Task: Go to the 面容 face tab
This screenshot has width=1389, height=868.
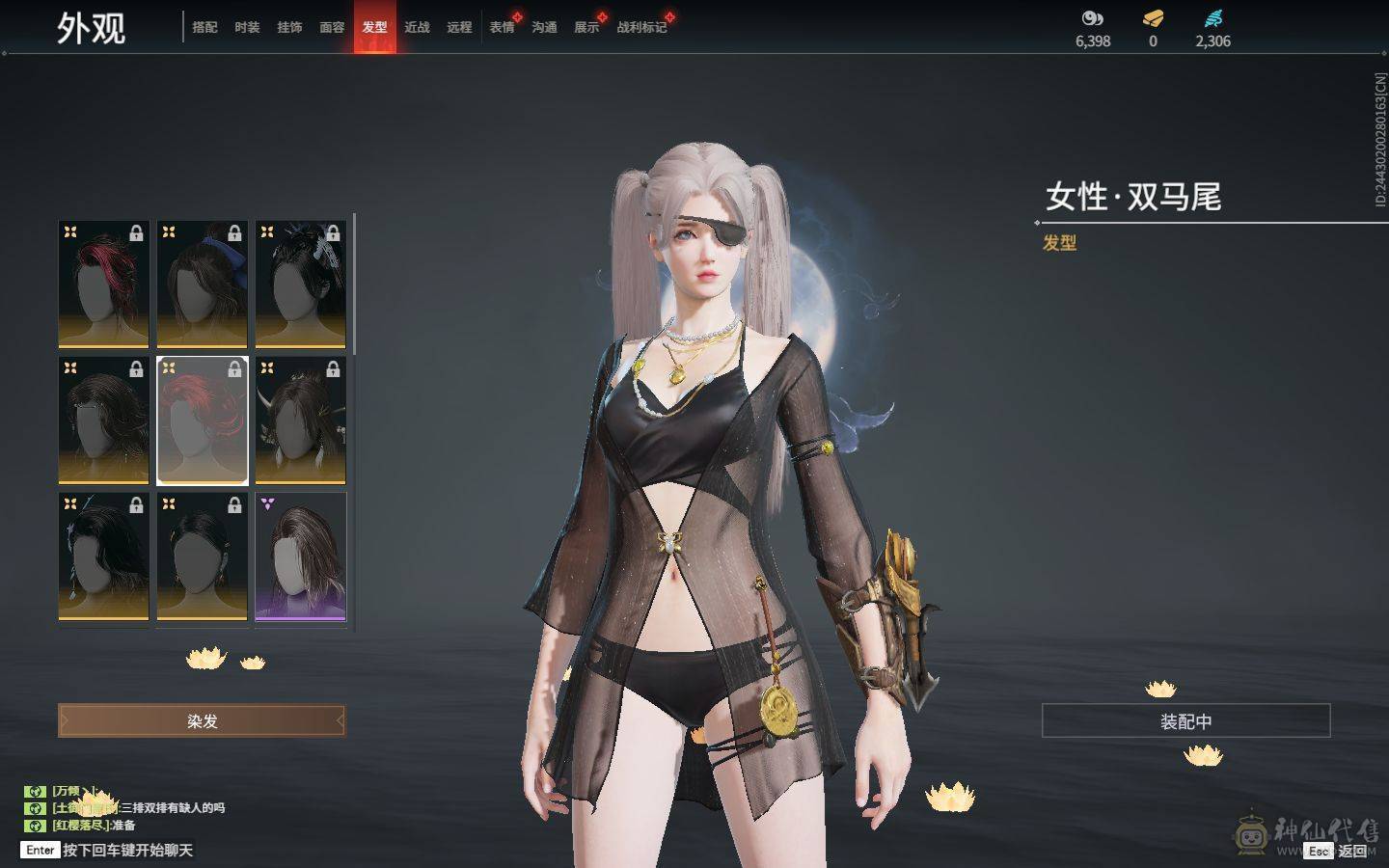Action: 332,27
